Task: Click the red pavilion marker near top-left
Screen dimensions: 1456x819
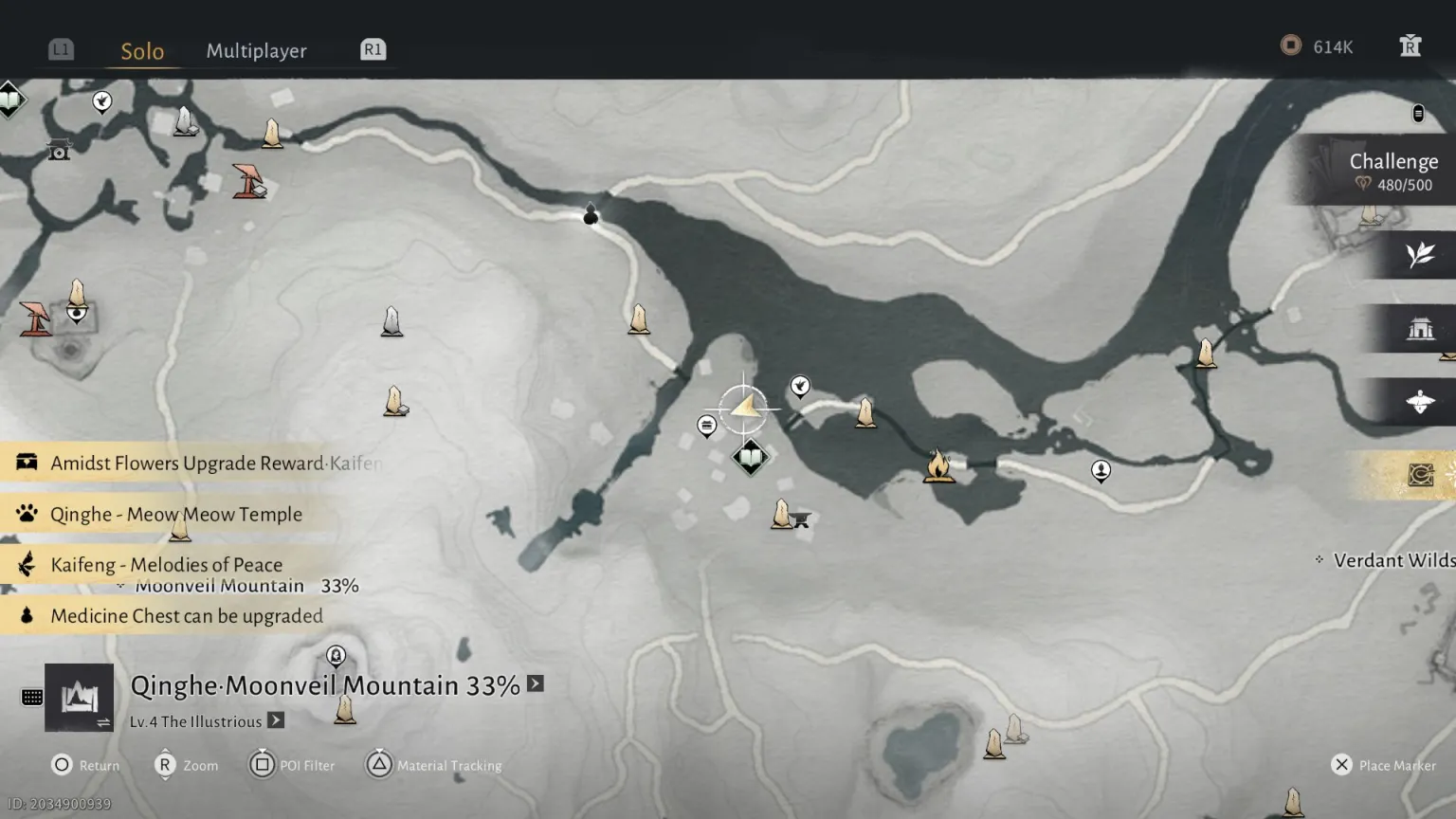Action: [x=249, y=181]
